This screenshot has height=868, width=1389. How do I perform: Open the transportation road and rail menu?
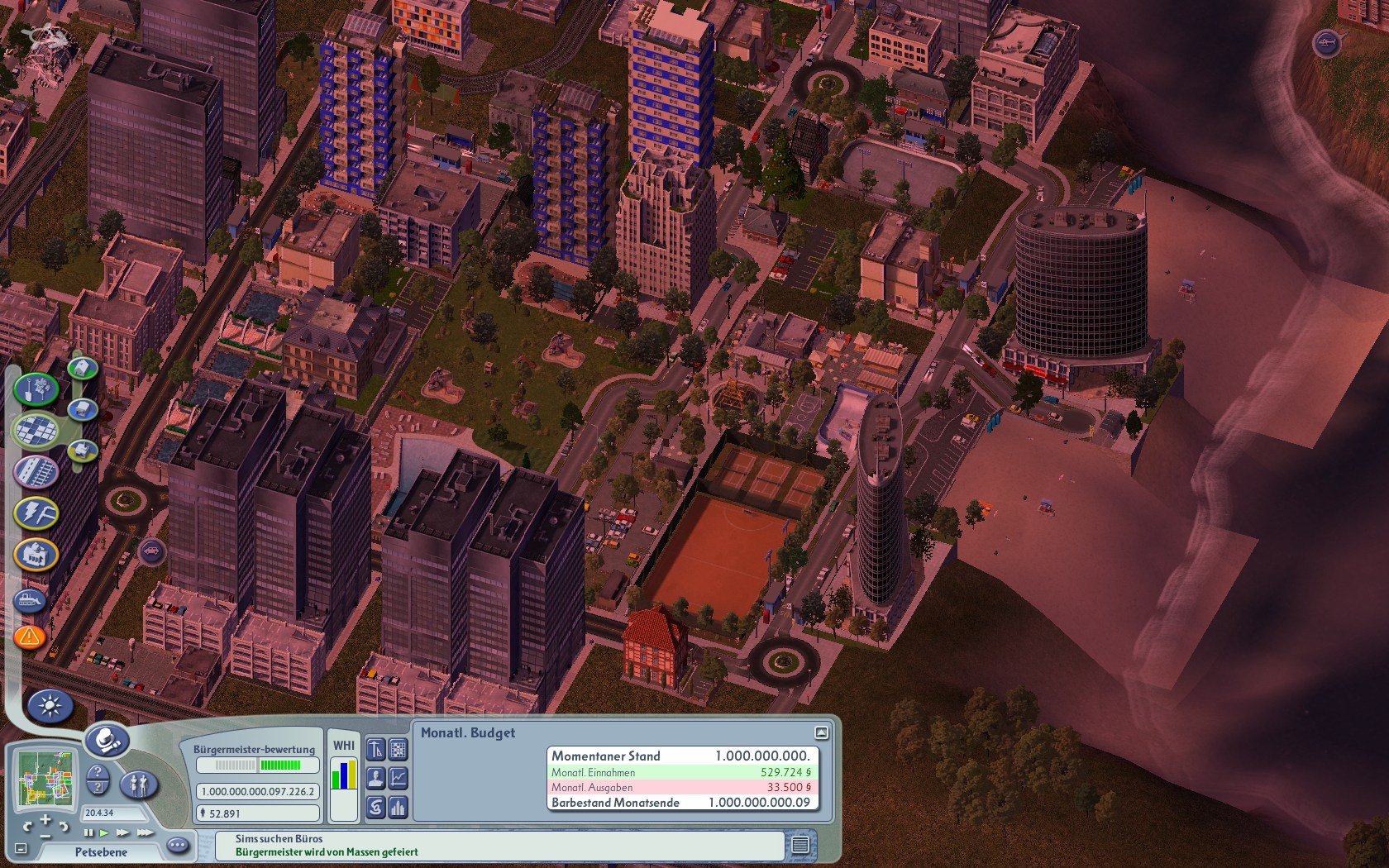(36, 471)
